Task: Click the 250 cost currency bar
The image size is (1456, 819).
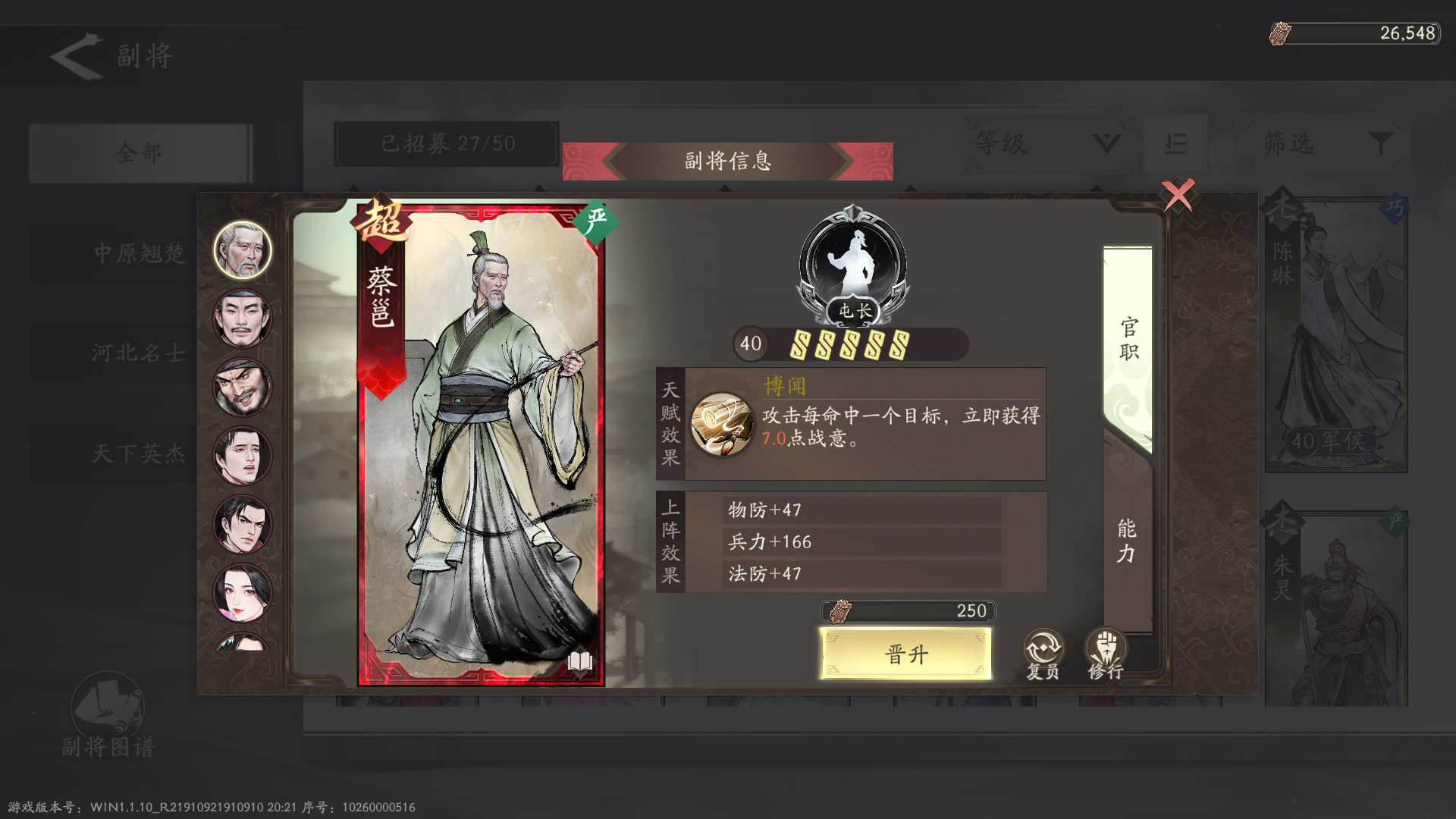Action: pos(906,611)
